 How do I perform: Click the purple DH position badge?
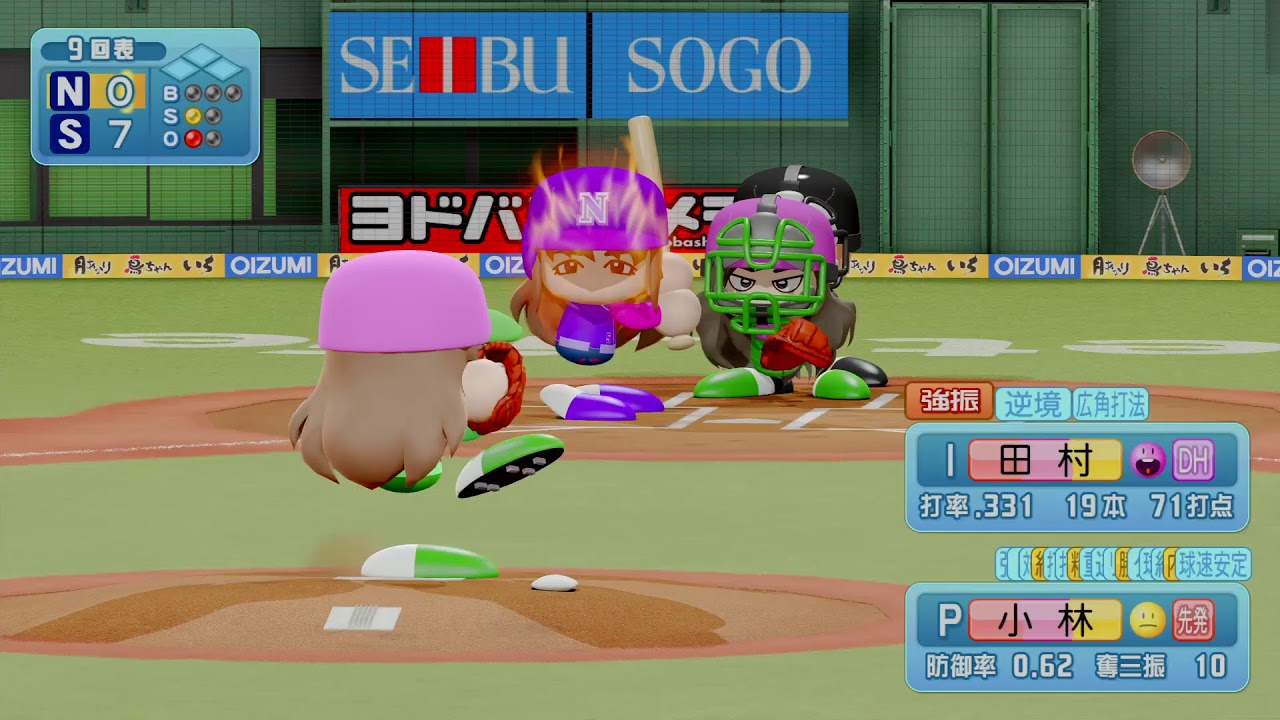pyautogui.click(x=1193, y=461)
